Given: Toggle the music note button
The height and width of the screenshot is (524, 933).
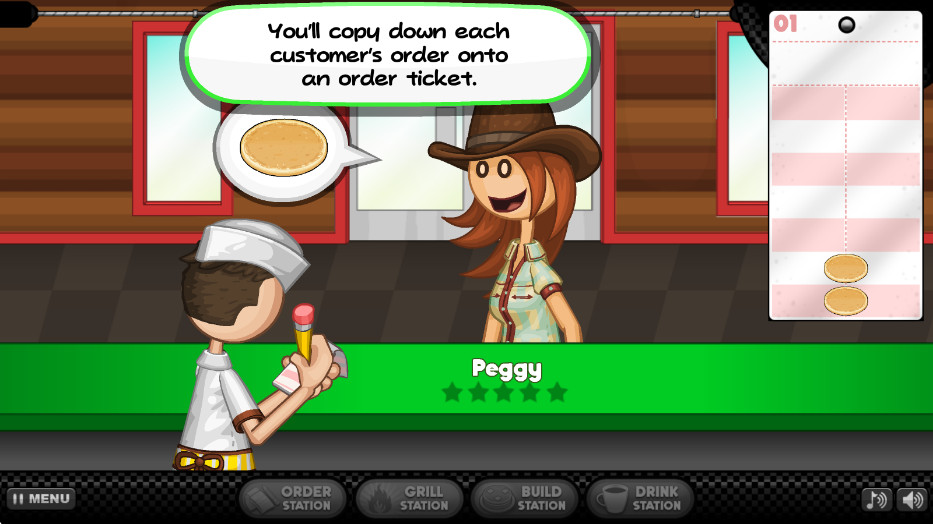Looking at the screenshot, I should 876,499.
